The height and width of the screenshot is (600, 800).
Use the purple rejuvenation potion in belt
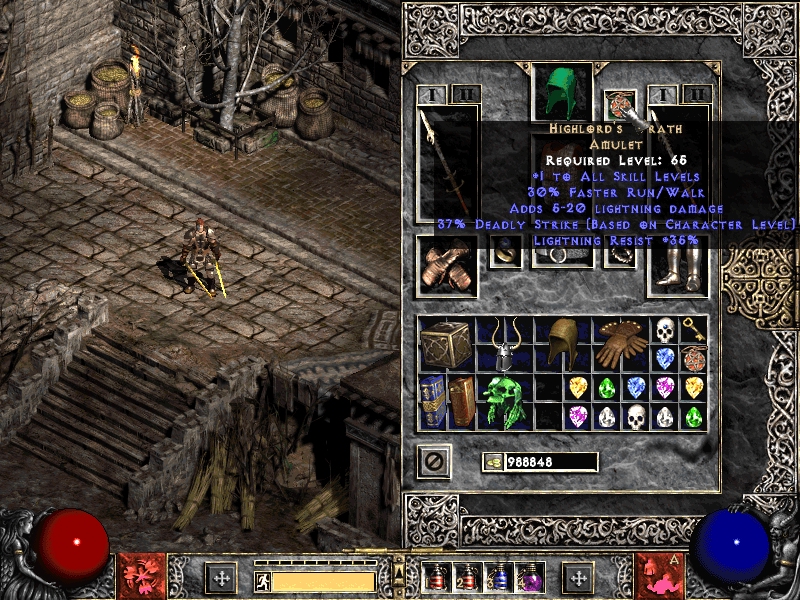pyautogui.click(x=527, y=578)
